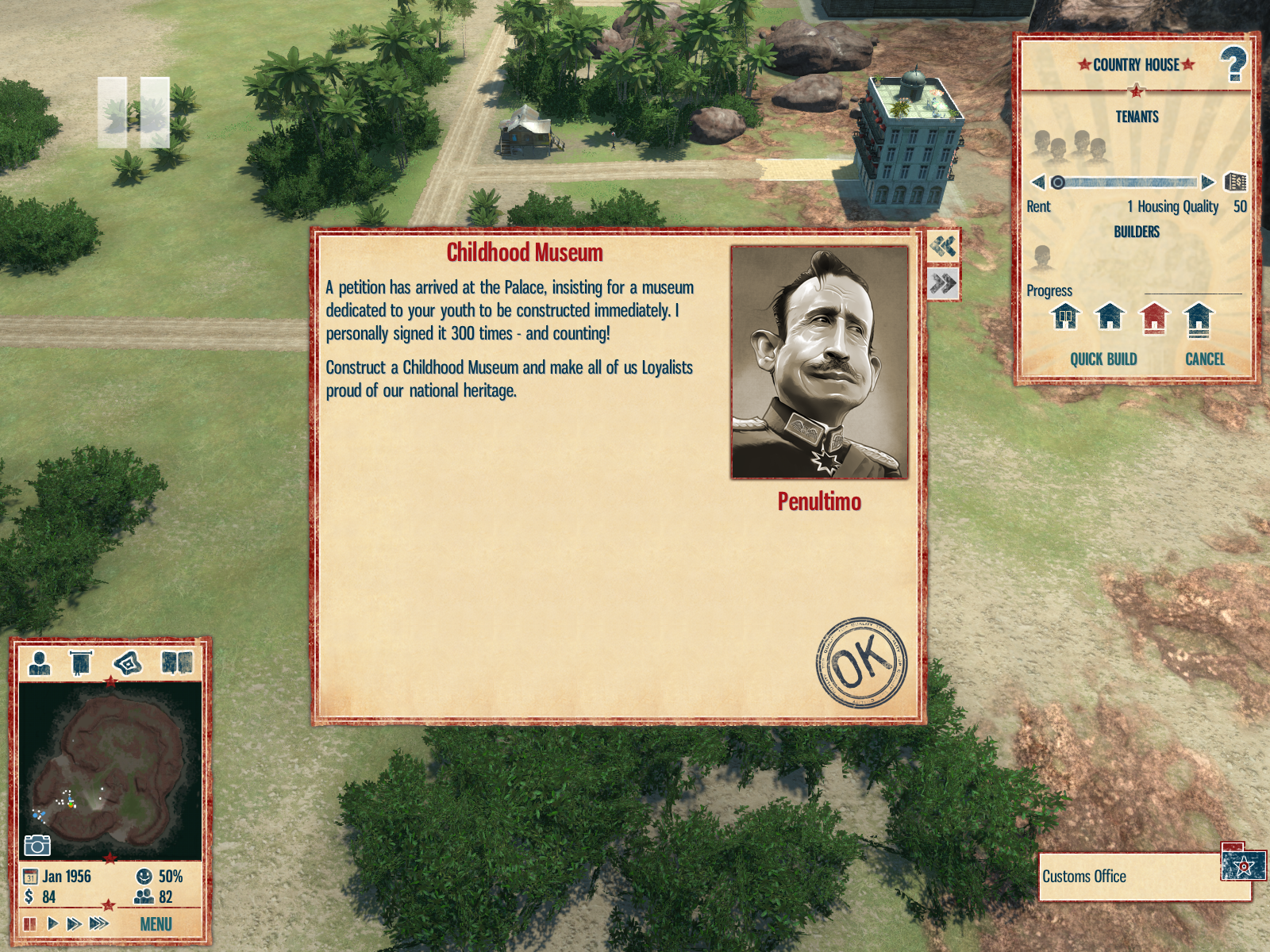The width and height of the screenshot is (1270, 952).
Task: Decrease rent with the left arrow
Action: pyautogui.click(x=1037, y=182)
